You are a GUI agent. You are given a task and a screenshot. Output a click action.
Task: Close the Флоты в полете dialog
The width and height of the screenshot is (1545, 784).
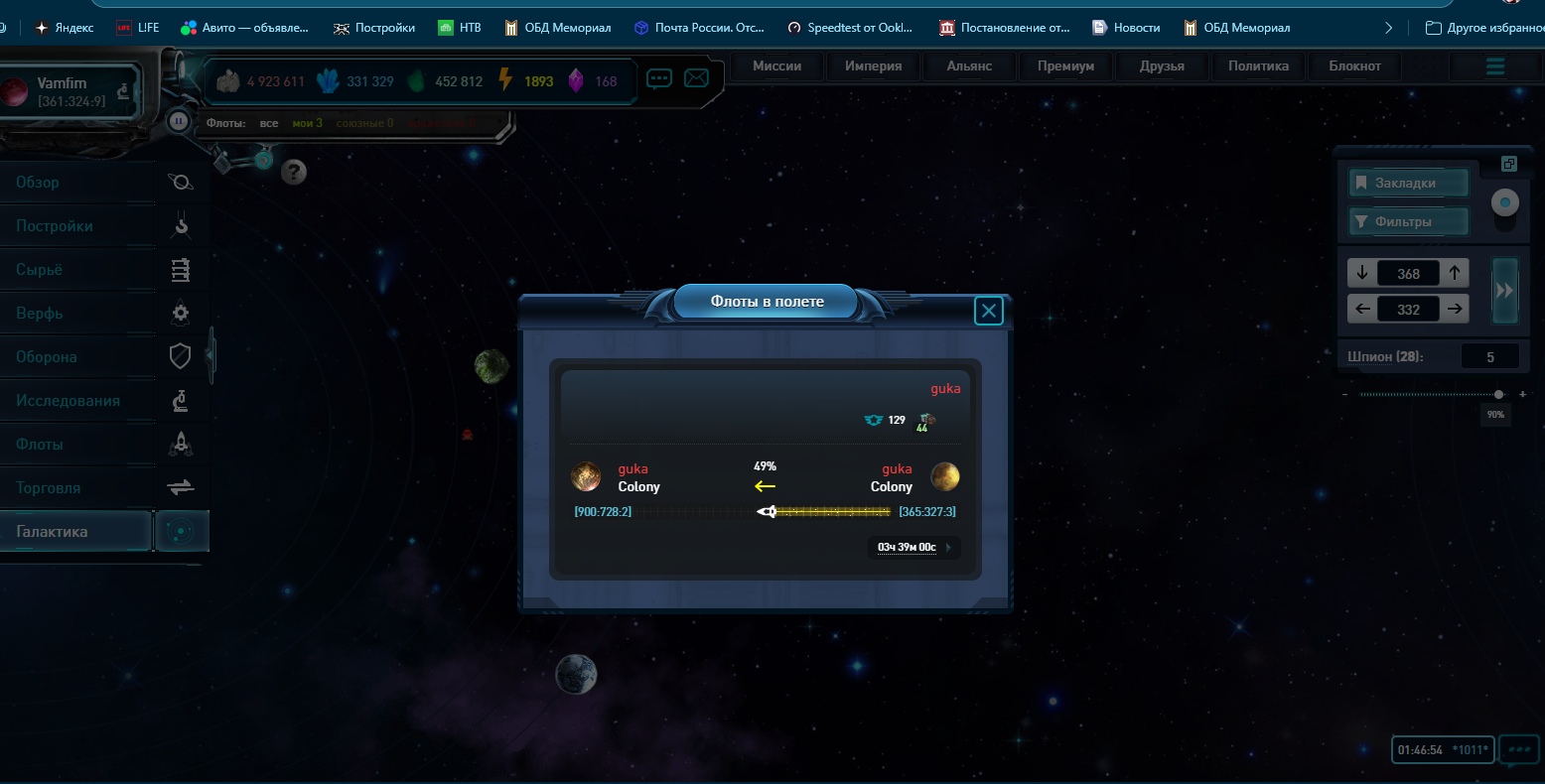[x=988, y=312]
